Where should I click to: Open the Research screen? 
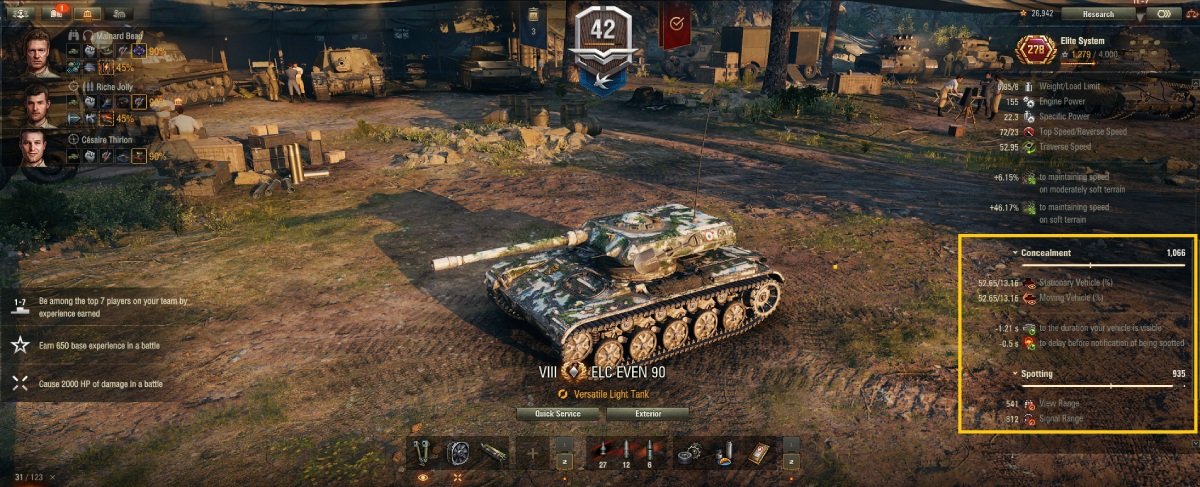1098,14
